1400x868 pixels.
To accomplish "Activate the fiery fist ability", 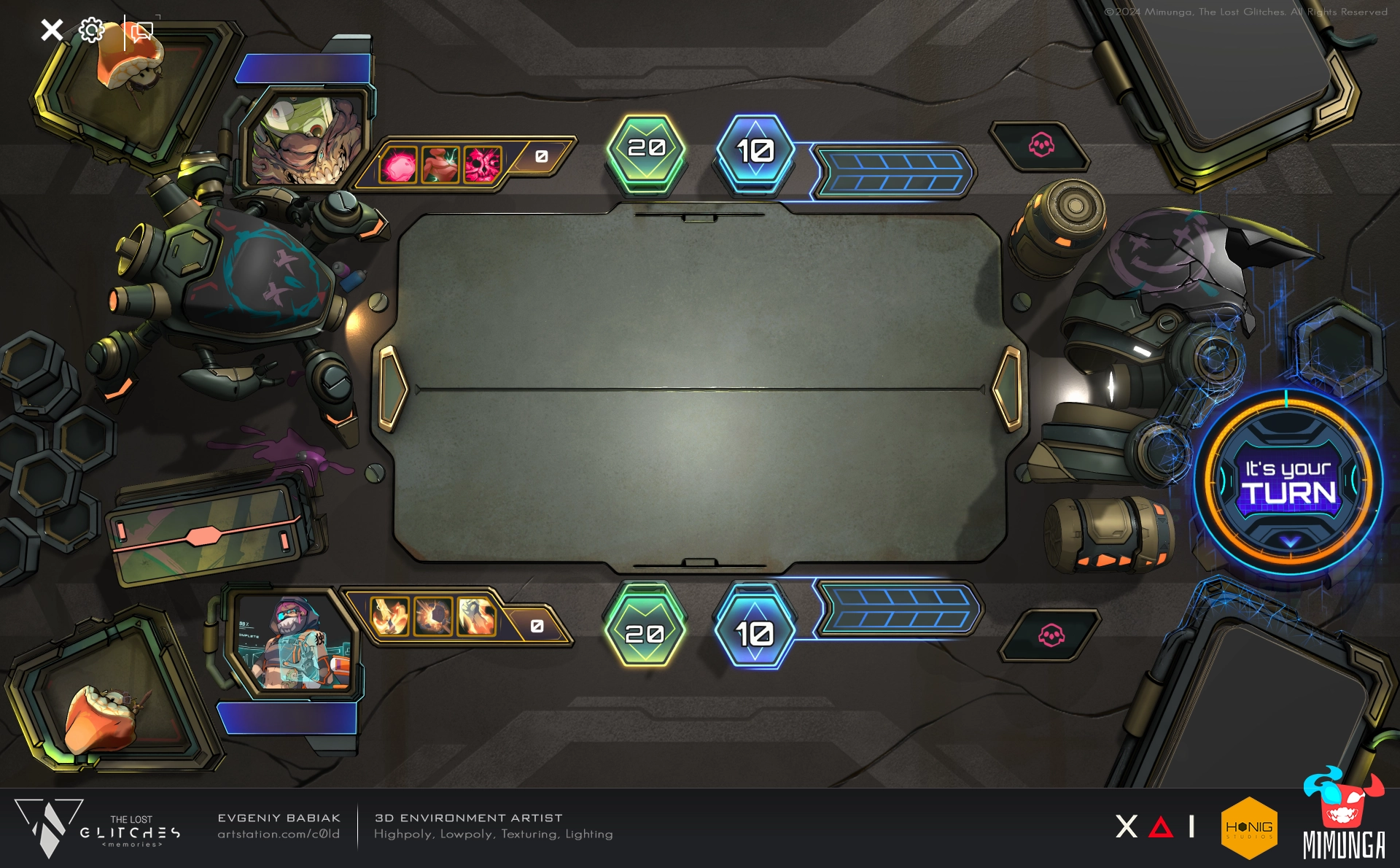I will click(x=476, y=616).
